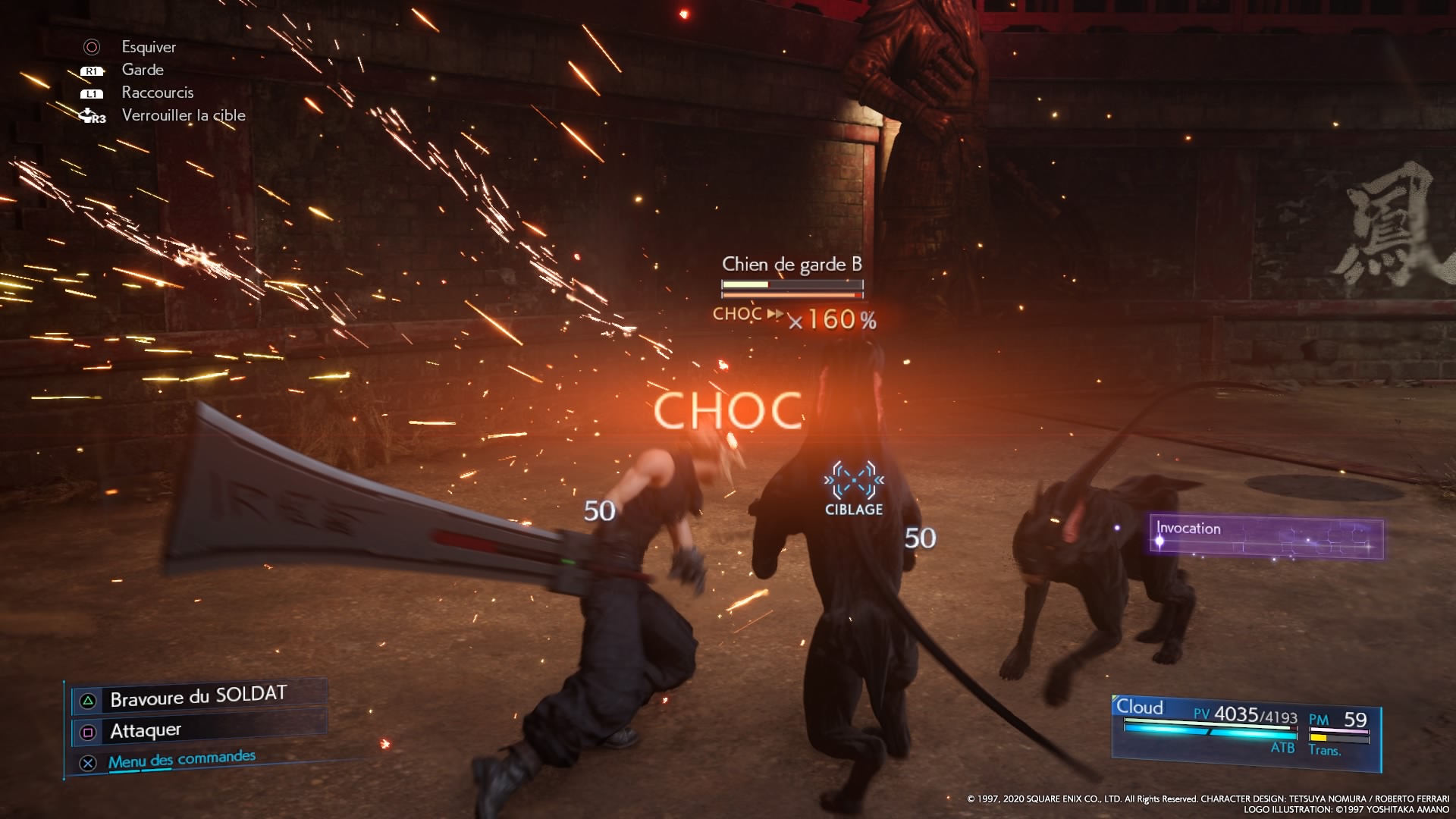The image size is (1456, 819).
Task: Choose the Attaquer command
Action: coord(146,731)
